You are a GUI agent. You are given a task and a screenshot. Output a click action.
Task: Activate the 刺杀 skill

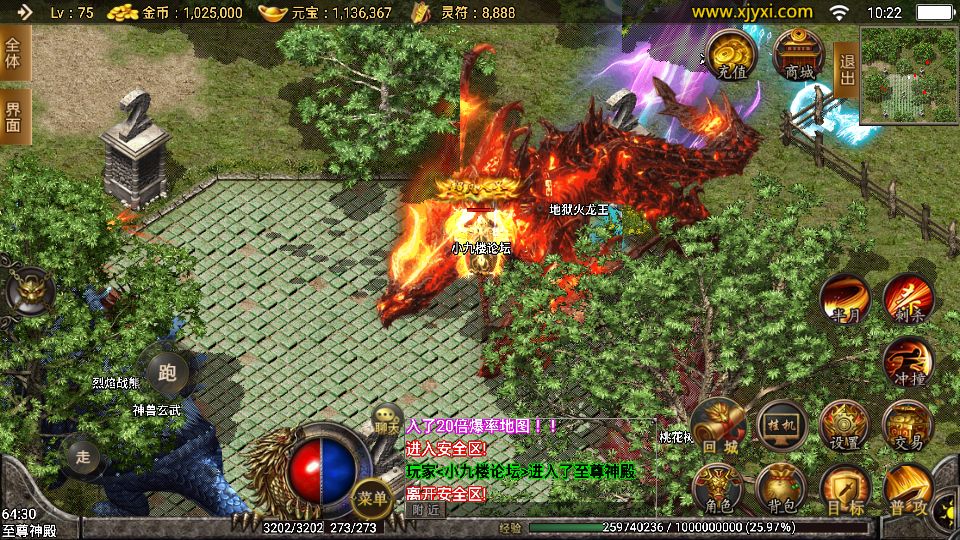908,299
